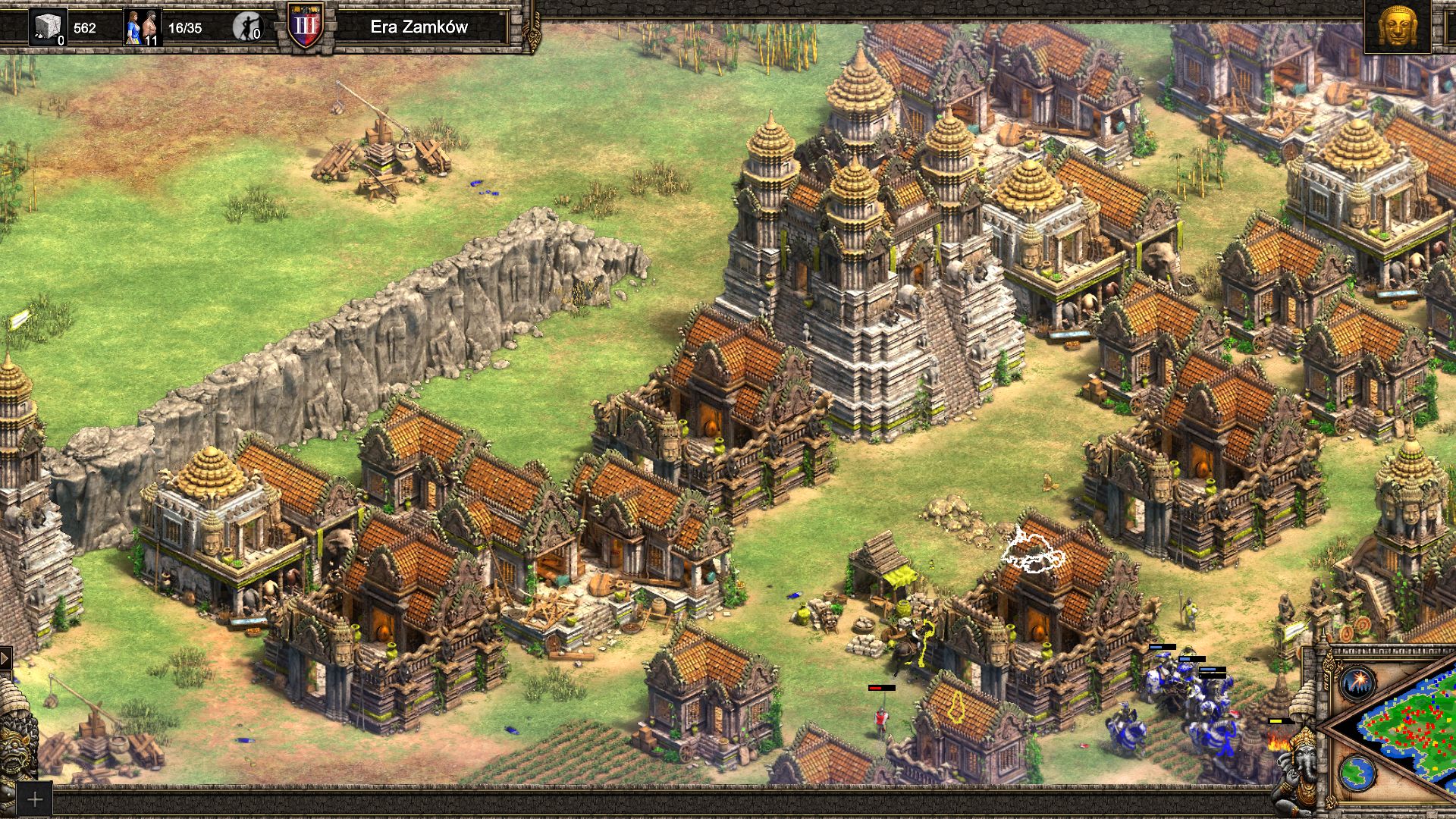The height and width of the screenshot is (819, 1456).
Task: Expand the left side panel arrow
Action: pos(5,657)
